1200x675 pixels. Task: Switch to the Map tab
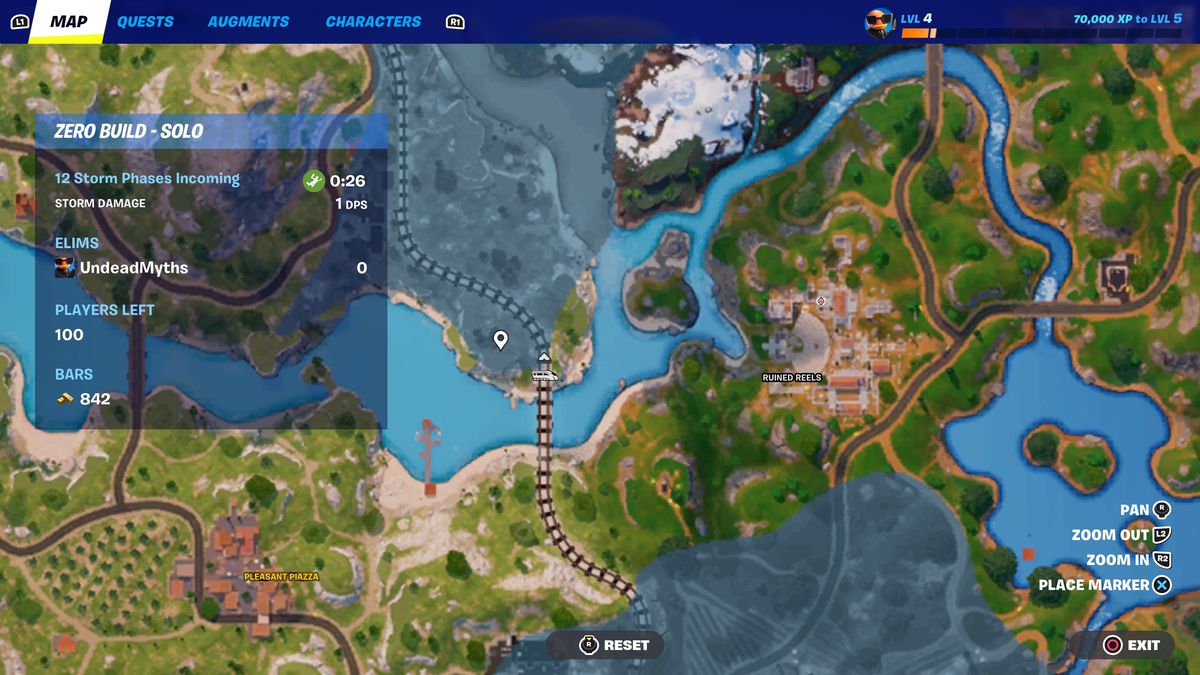pyautogui.click(x=68, y=21)
